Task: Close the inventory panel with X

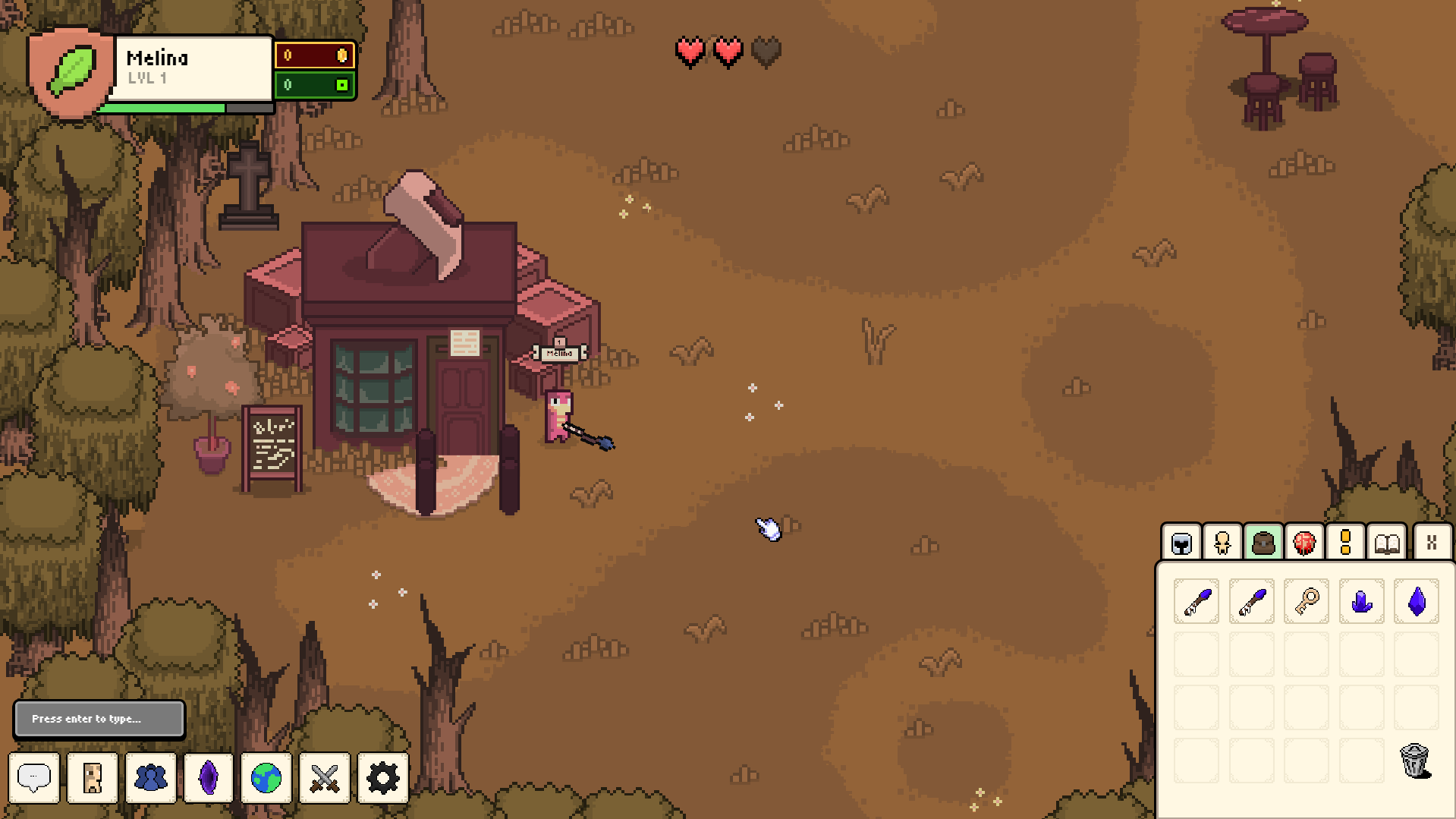Action: point(1432,543)
